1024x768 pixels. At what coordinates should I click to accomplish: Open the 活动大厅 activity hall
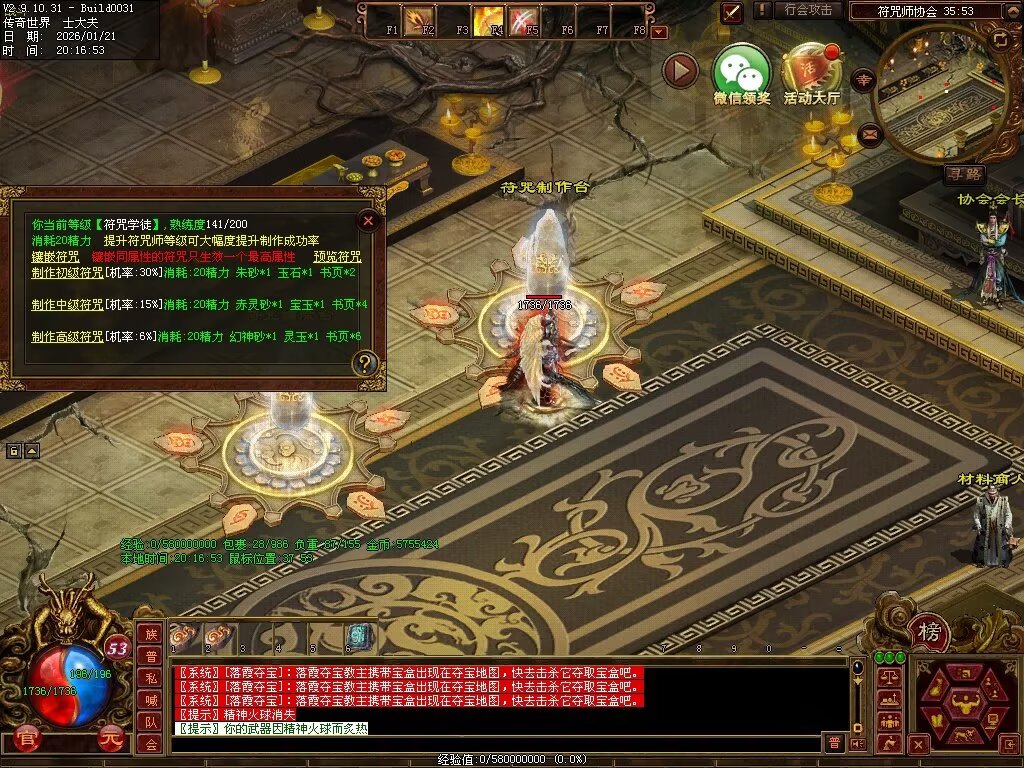point(811,70)
